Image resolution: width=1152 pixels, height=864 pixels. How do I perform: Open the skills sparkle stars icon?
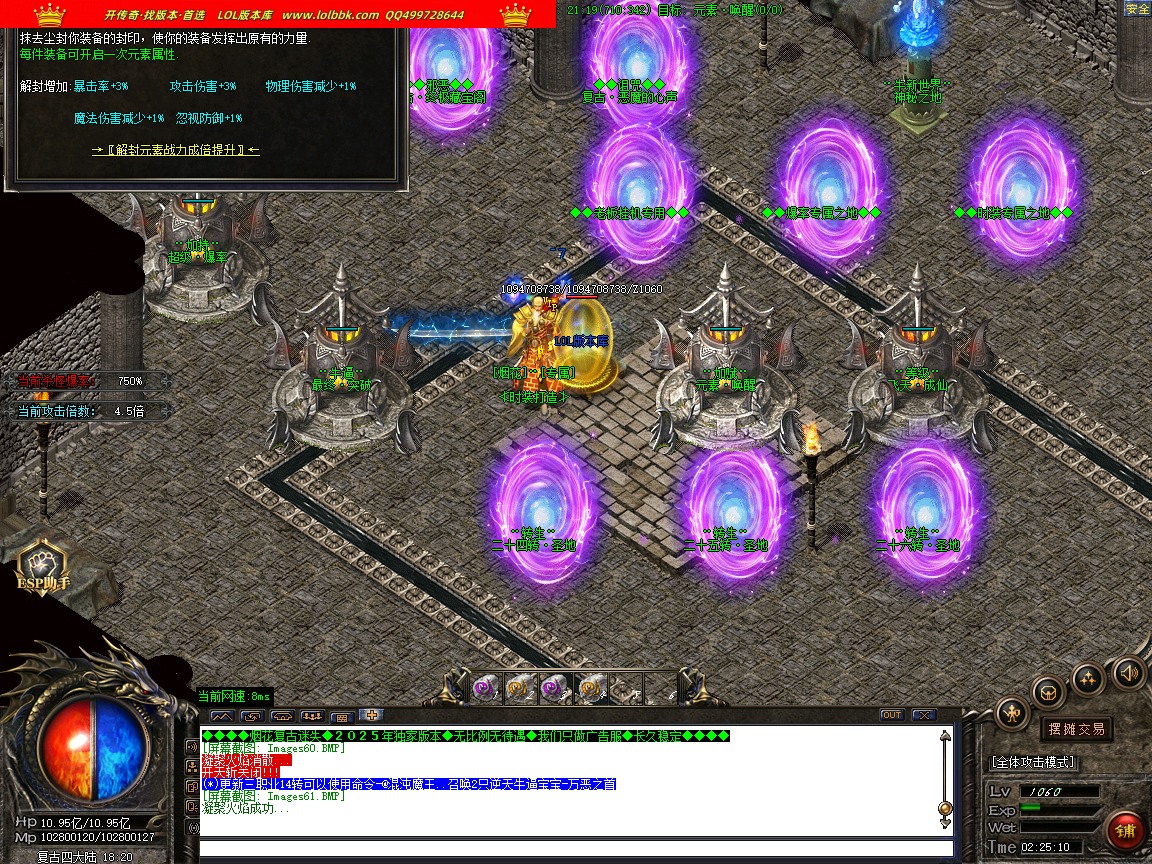tap(1088, 679)
